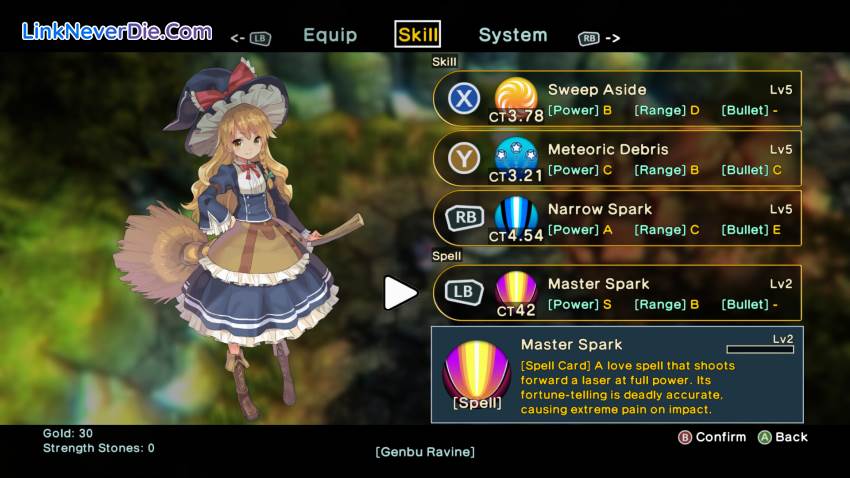850x478 pixels.
Task: Select the Sweep Aside skill row
Action: pyautogui.click(x=617, y=98)
